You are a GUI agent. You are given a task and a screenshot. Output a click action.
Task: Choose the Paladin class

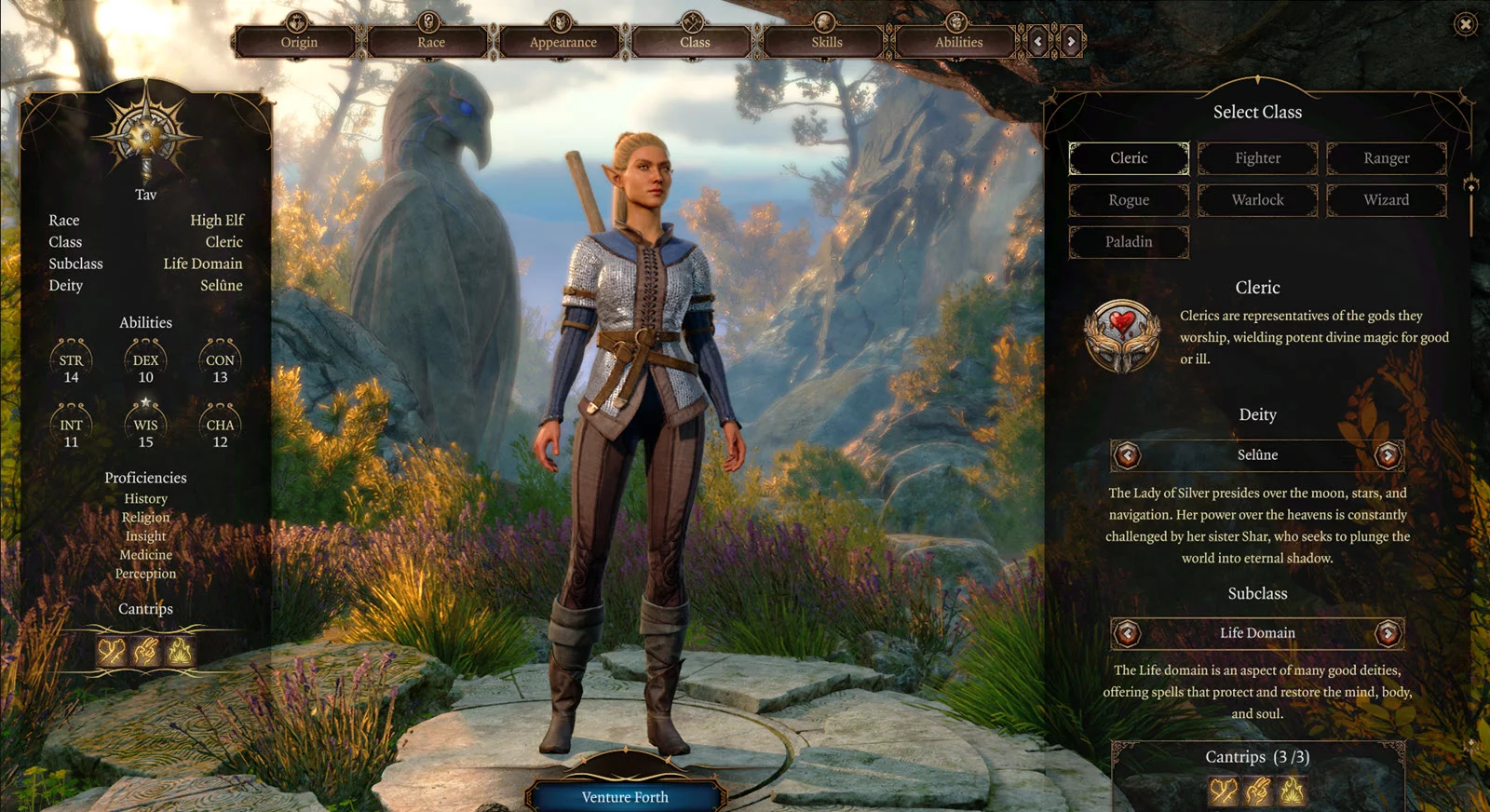click(1129, 242)
